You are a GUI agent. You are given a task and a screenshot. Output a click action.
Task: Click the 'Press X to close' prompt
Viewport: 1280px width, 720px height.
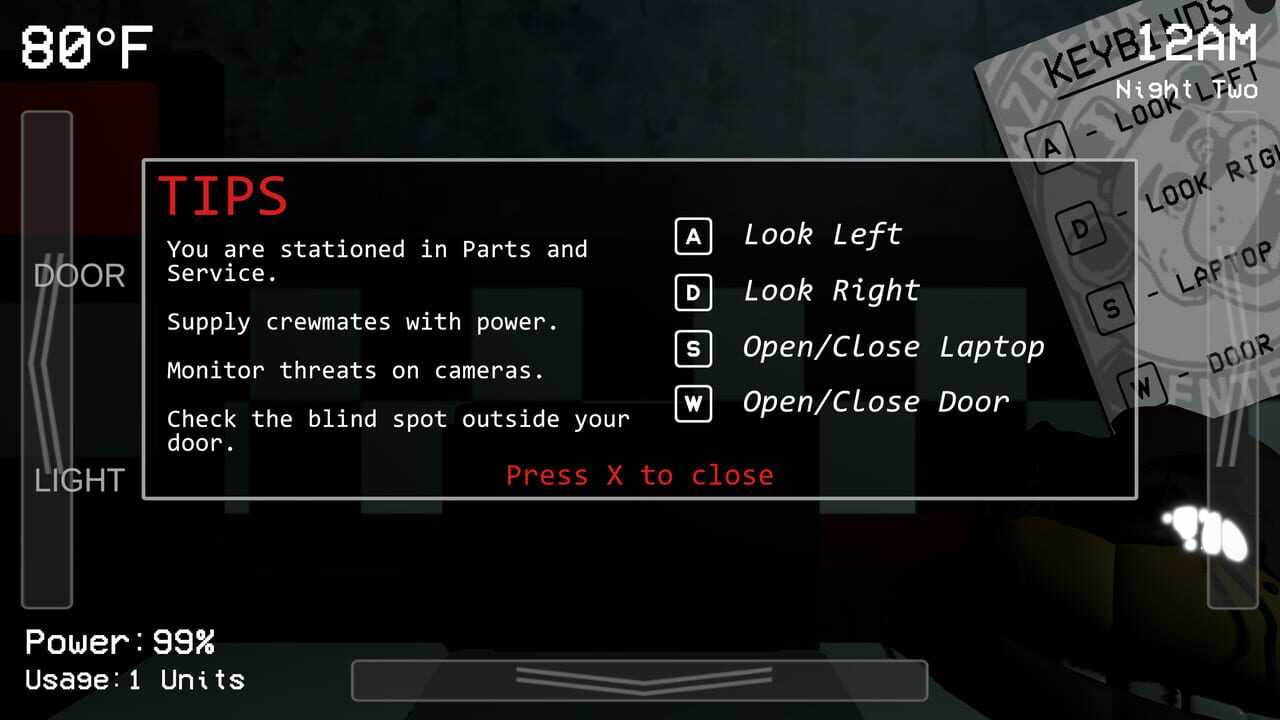pos(639,475)
